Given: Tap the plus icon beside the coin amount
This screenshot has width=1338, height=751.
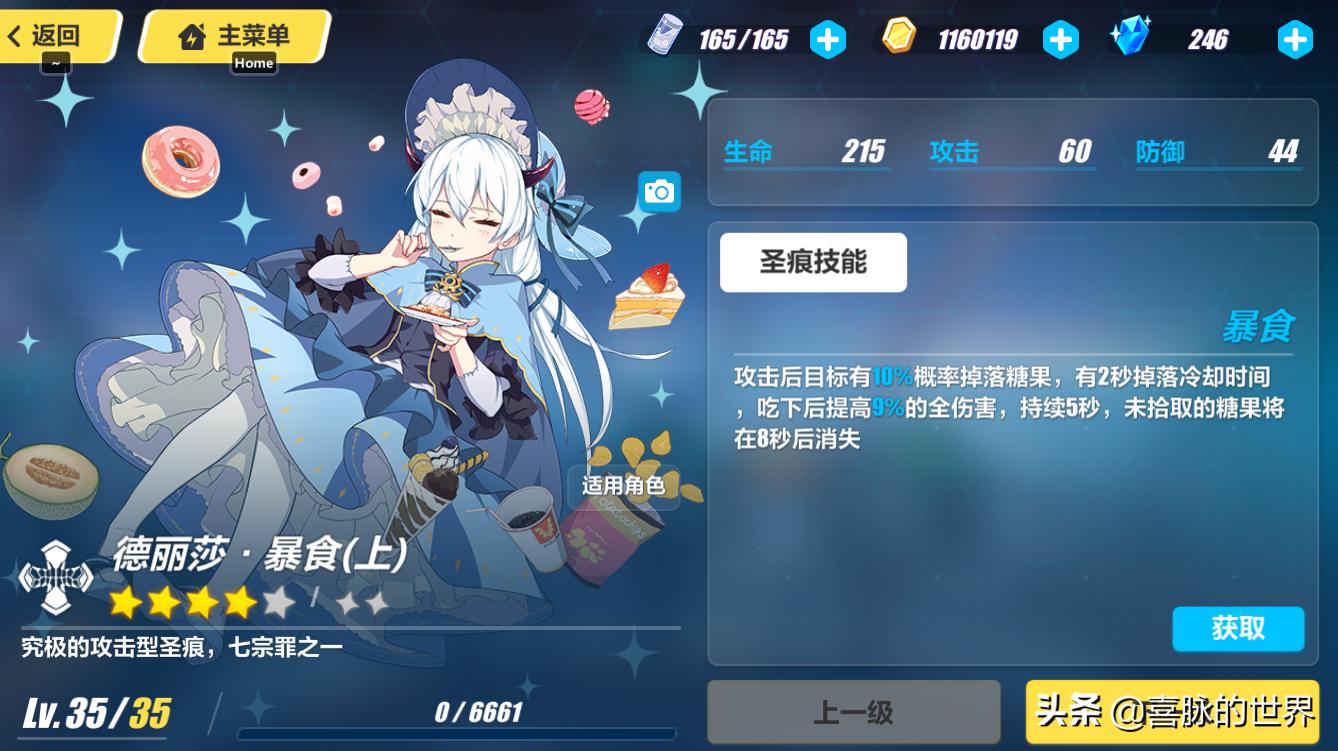Looking at the screenshot, I should pyautogui.click(x=1061, y=40).
